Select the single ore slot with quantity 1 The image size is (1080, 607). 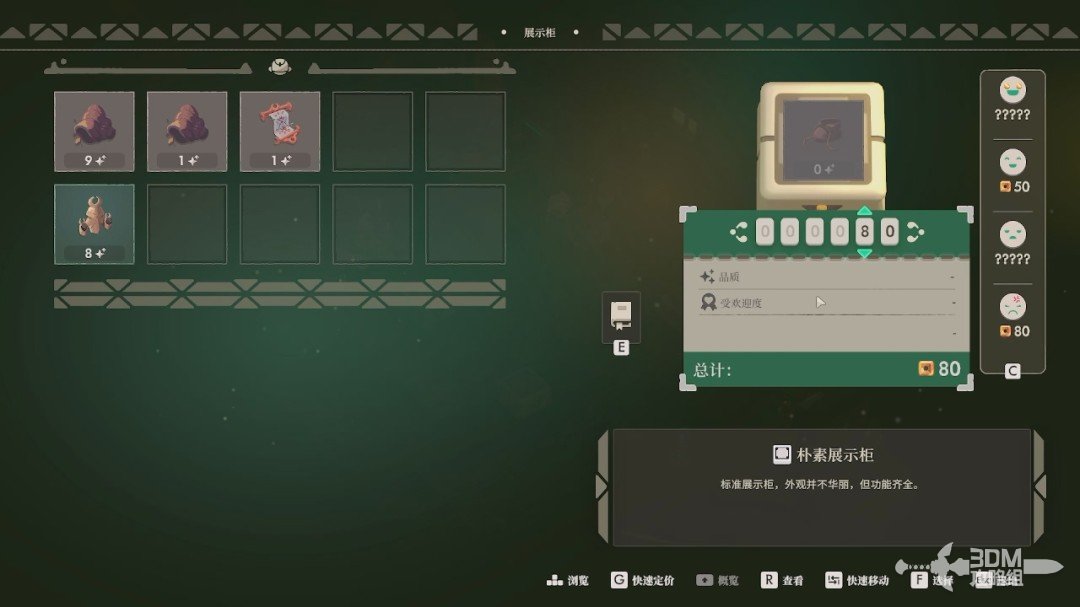187,131
